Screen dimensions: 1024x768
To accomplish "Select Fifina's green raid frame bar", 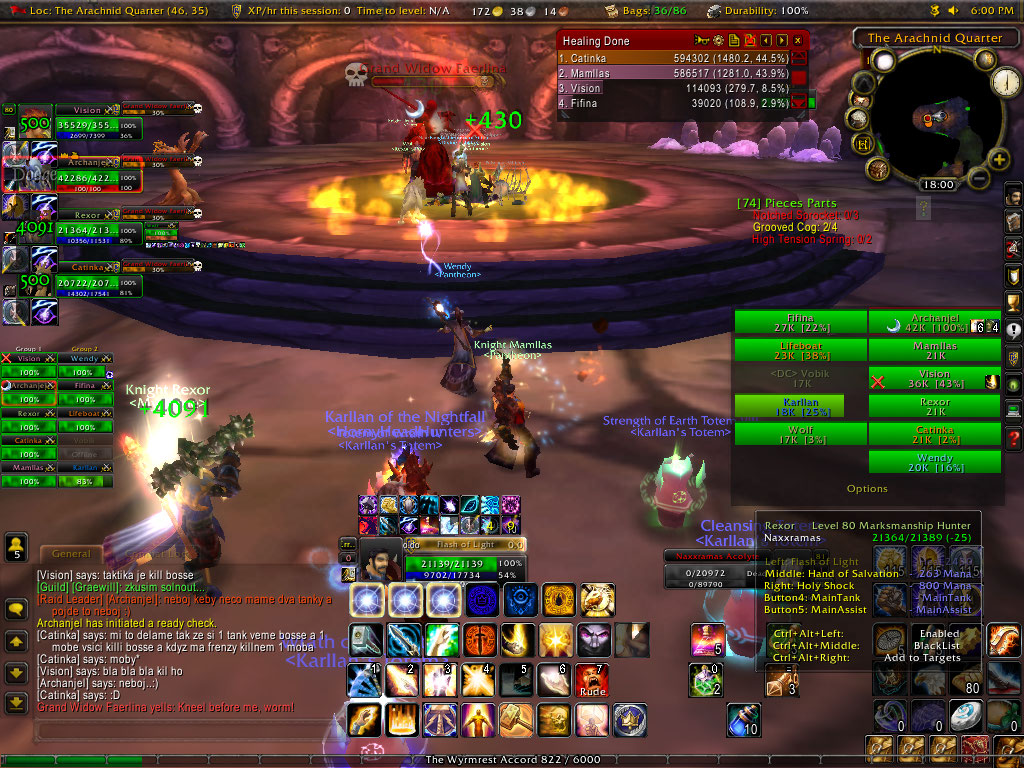I will pyautogui.click(x=800, y=321).
